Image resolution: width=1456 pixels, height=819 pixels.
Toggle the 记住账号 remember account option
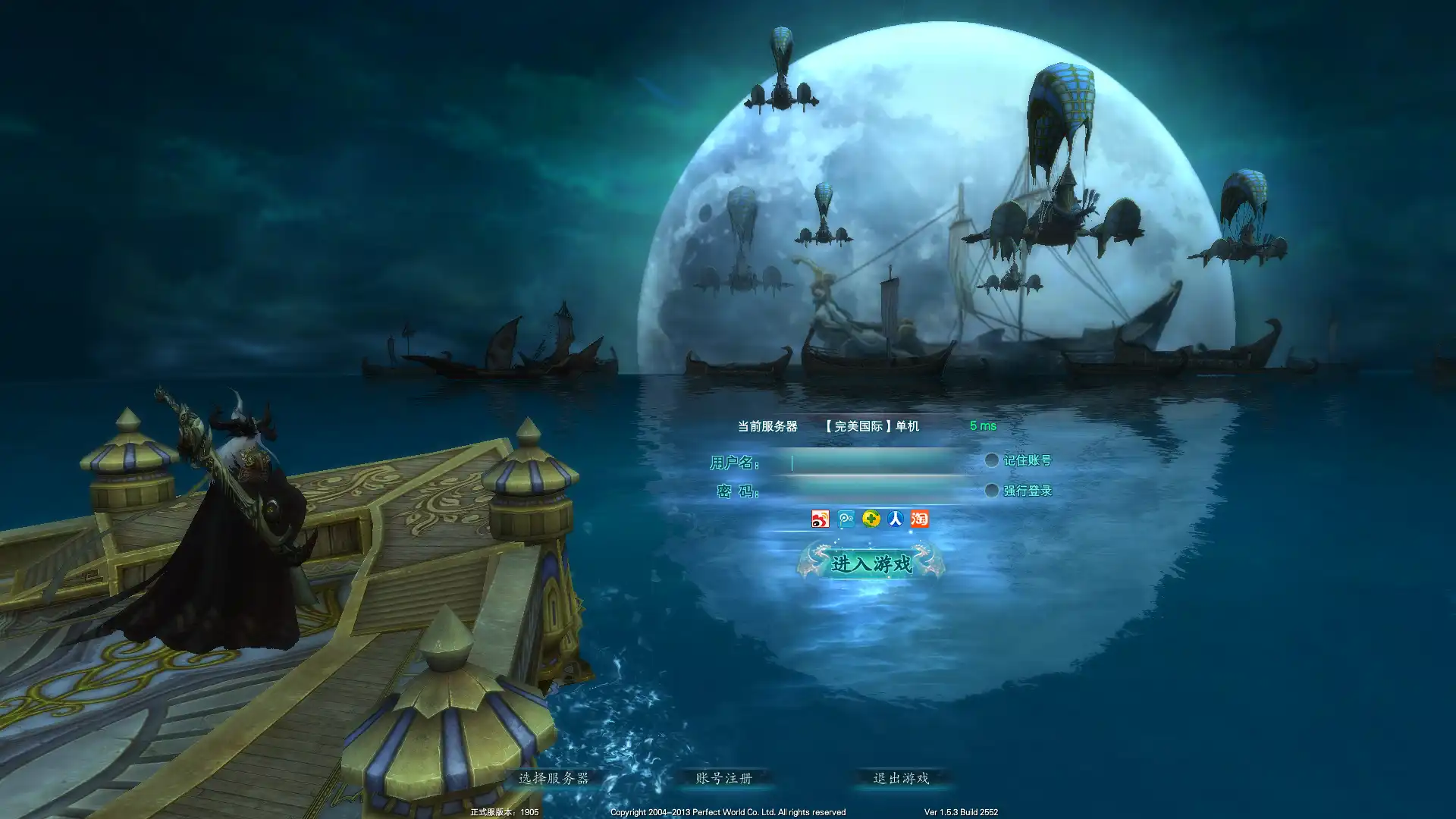click(x=991, y=460)
